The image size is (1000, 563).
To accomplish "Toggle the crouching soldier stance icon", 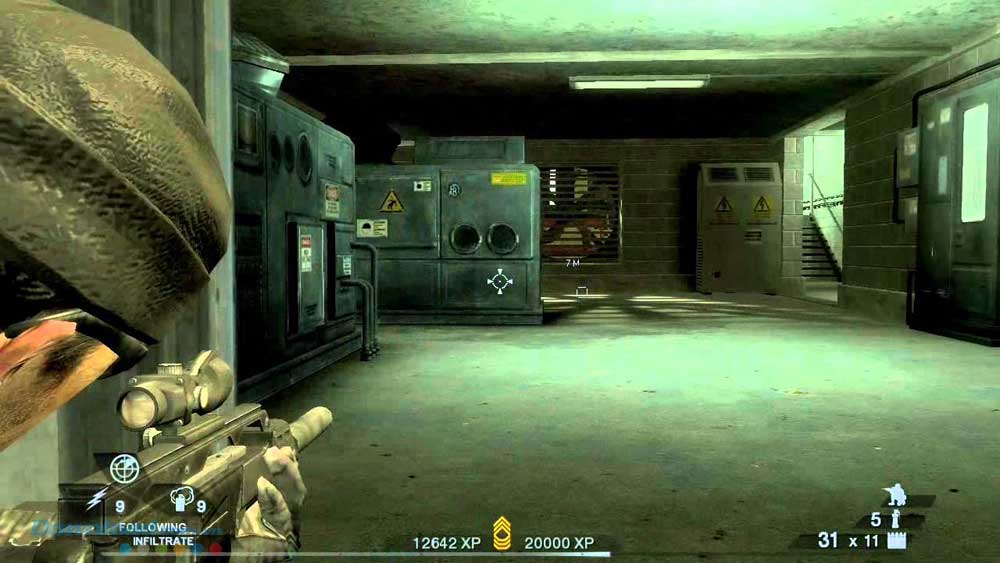I will pos(895,495).
